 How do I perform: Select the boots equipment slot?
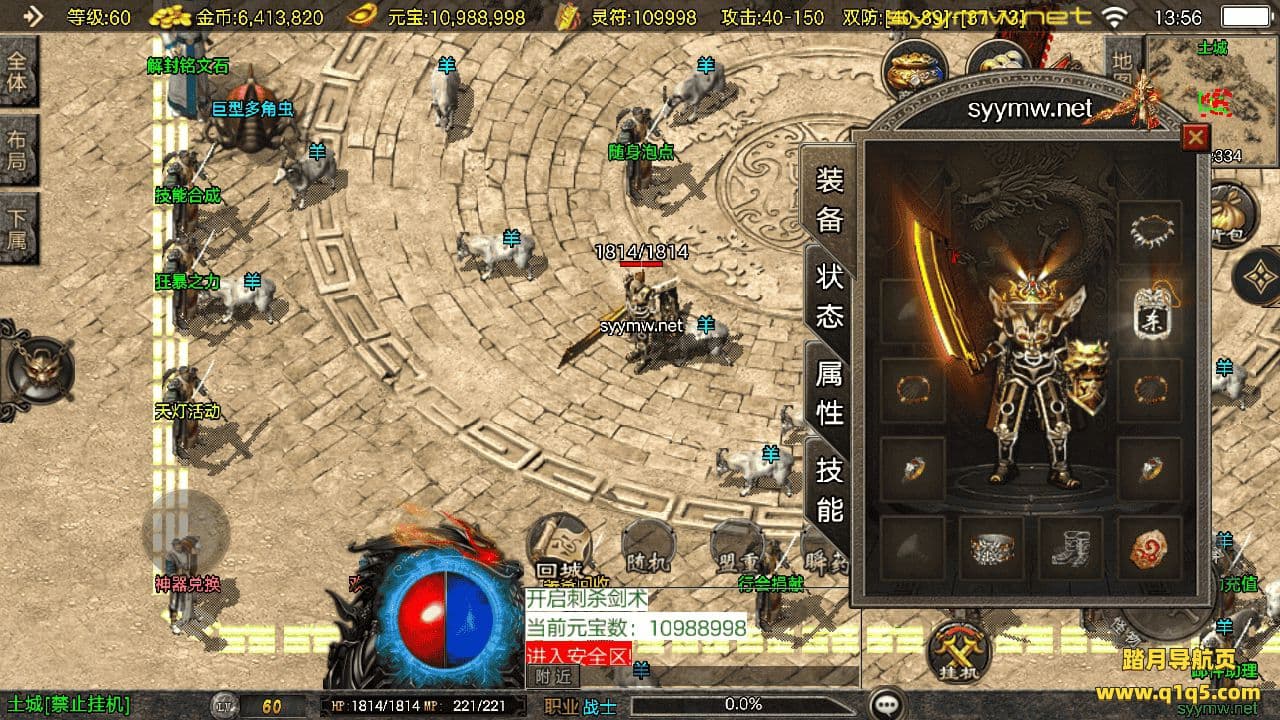coord(1070,548)
